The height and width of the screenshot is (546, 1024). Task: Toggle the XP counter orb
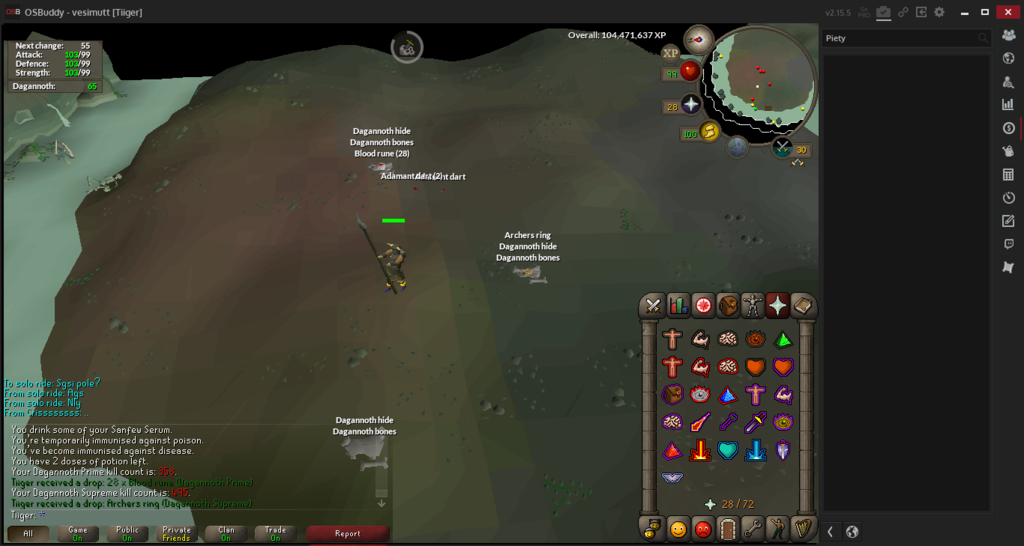[670, 53]
